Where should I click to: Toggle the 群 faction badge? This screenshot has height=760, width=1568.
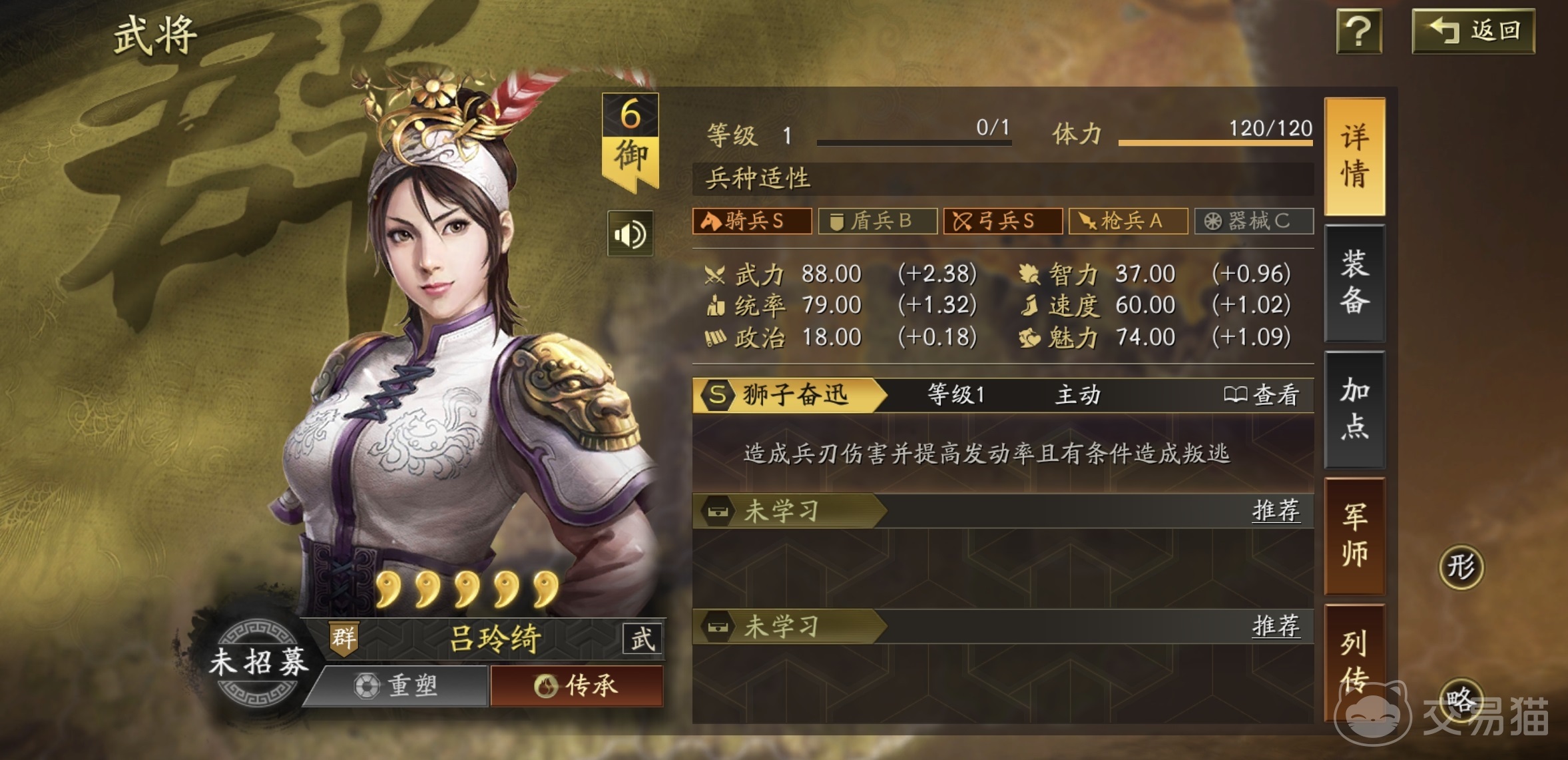344,637
